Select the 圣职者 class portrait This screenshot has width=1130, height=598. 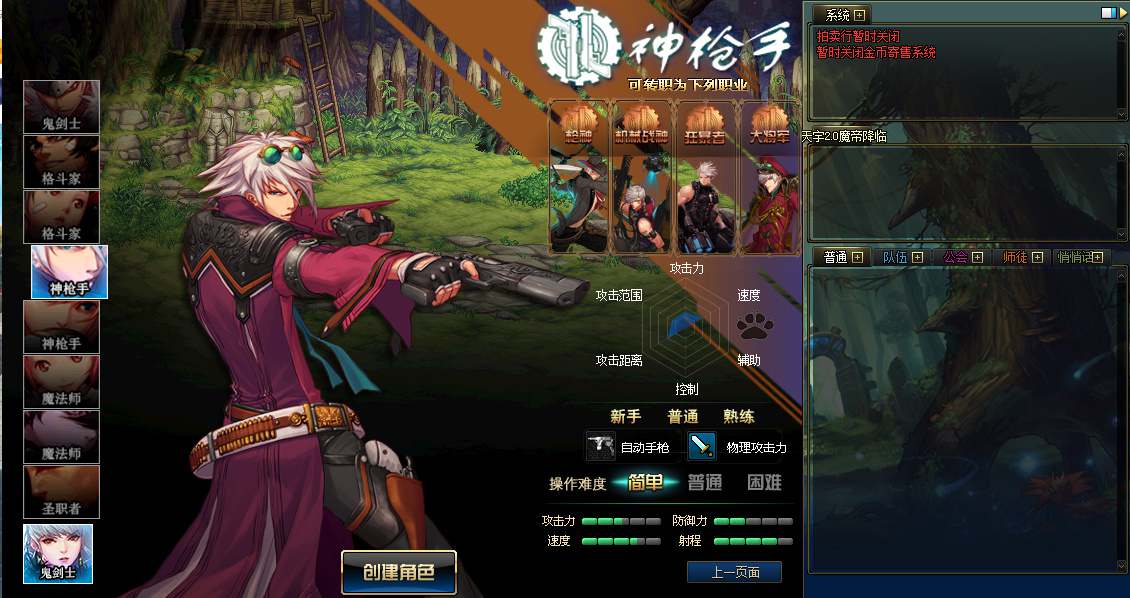(62, 492)
